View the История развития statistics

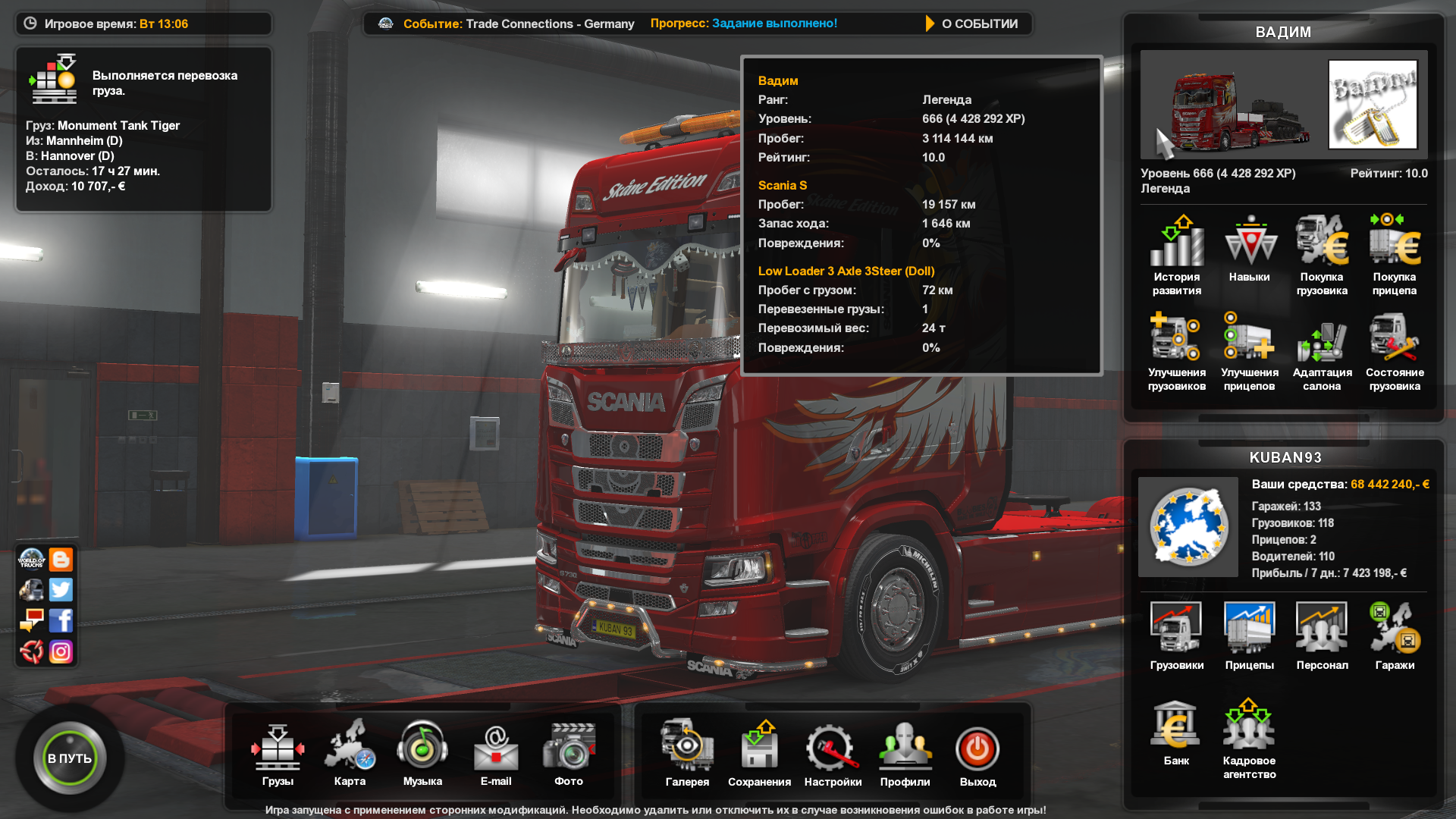click(1177, 254)
